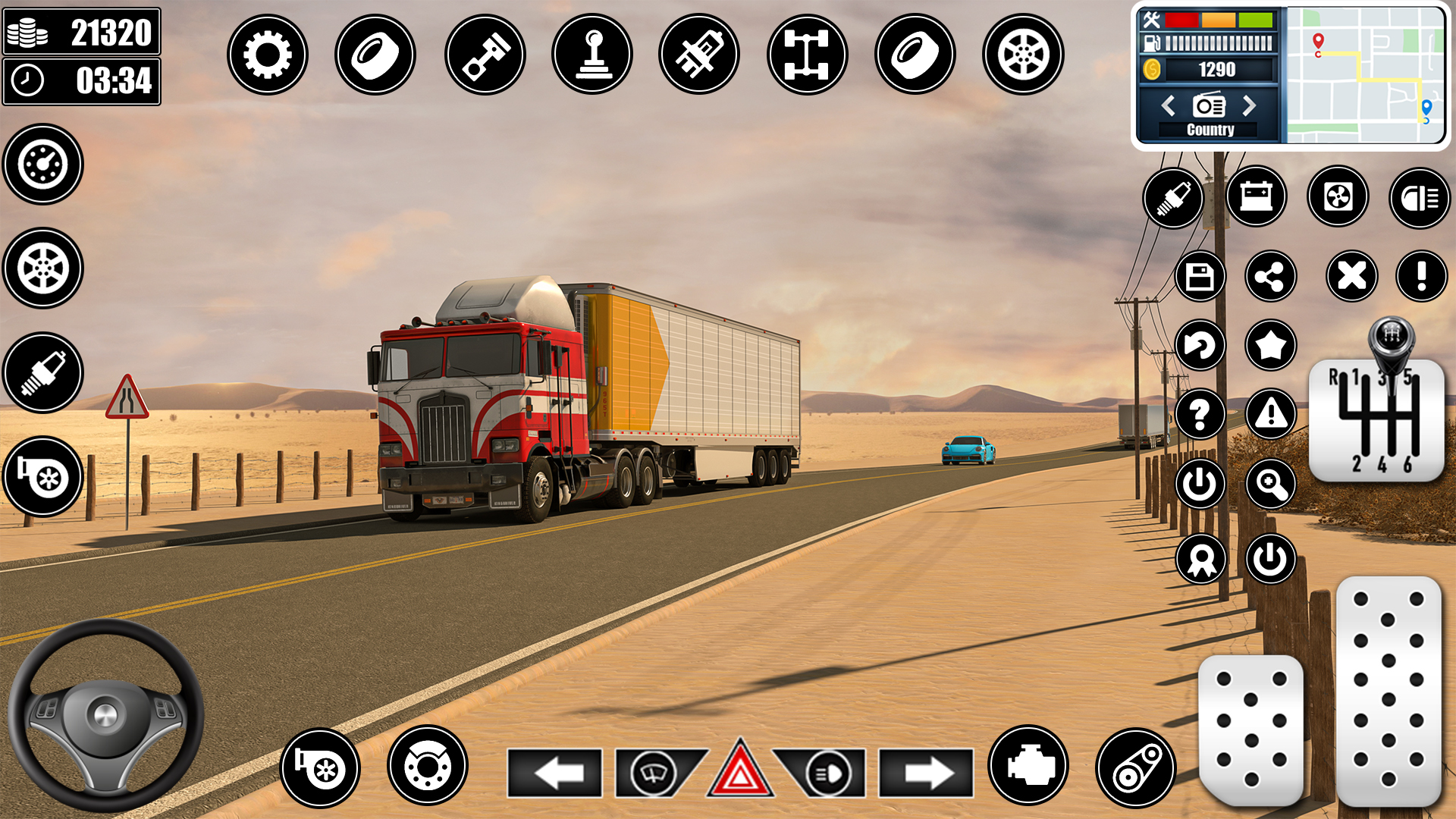Click the save game icon
This screenshot has width=1456, height=819.
point(1200,276)
